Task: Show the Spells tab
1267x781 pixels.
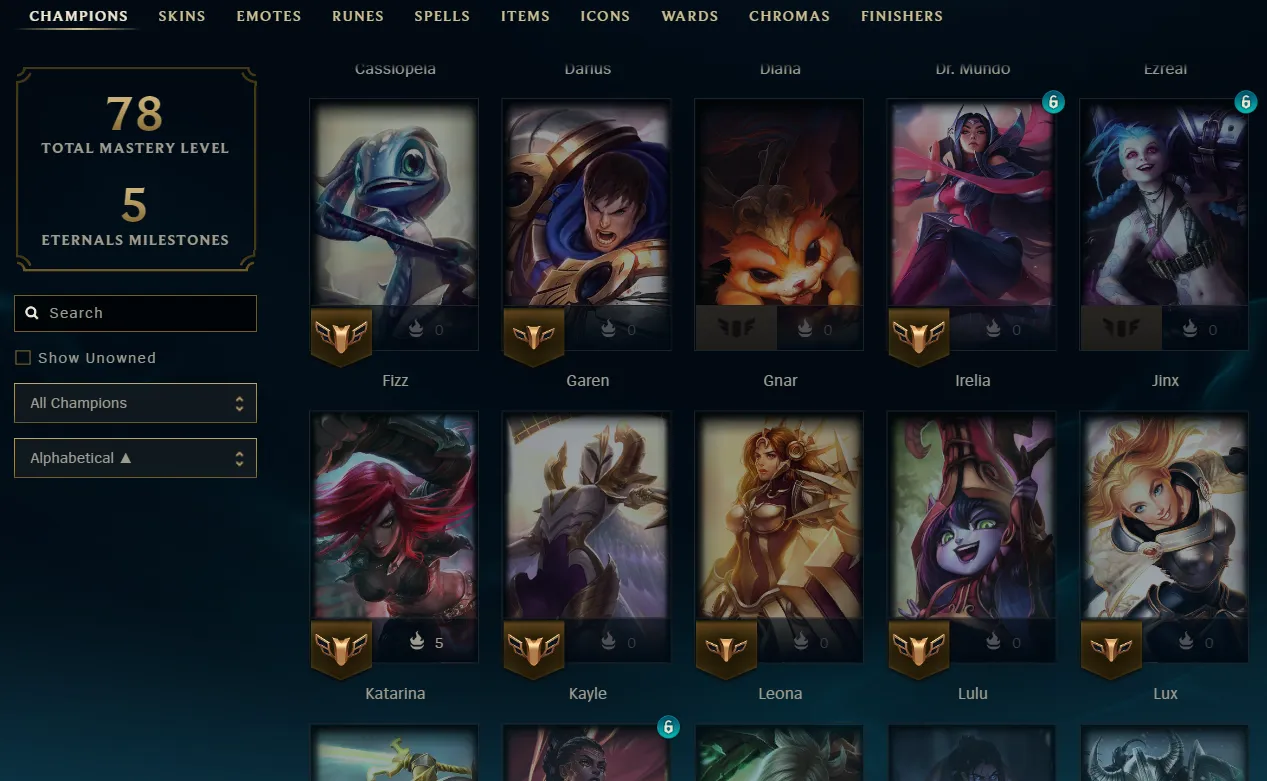Action: 442,16
